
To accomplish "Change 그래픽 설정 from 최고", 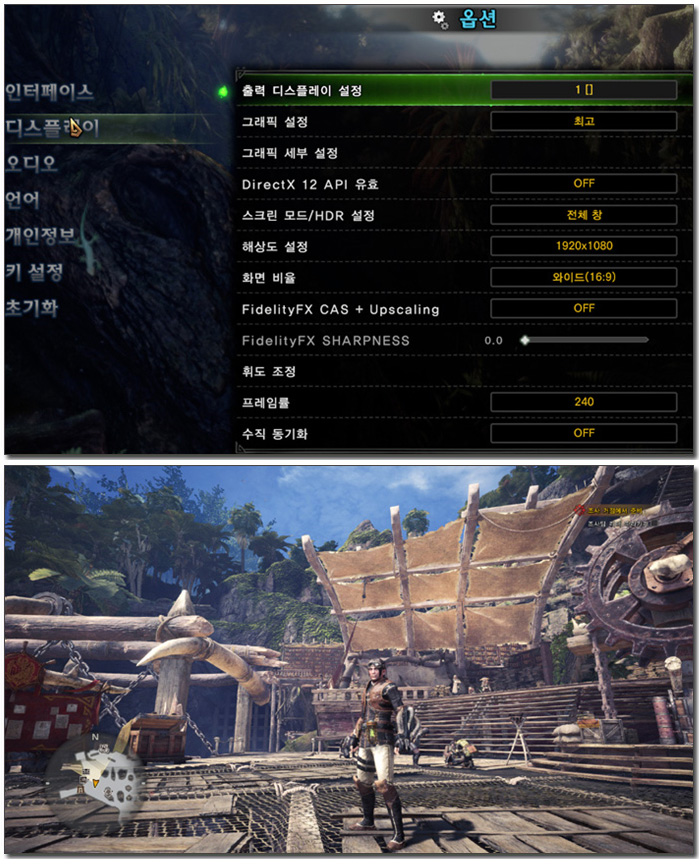I will click(x=583, y=121).
